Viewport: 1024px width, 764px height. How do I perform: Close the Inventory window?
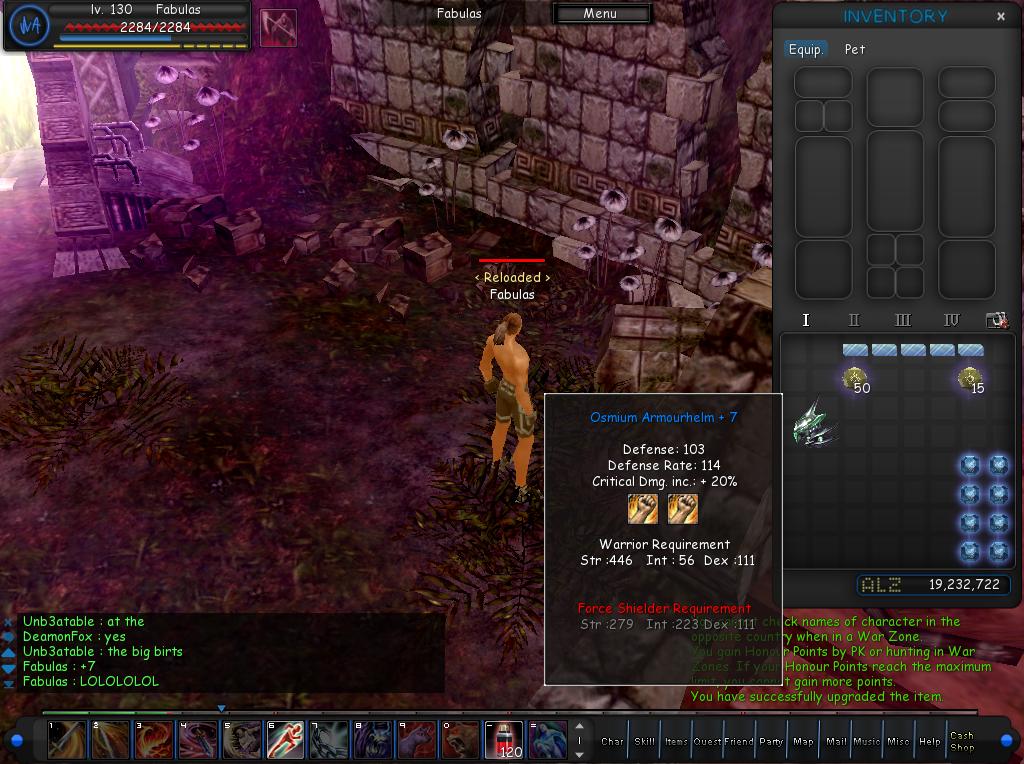tap(1001, 16)
